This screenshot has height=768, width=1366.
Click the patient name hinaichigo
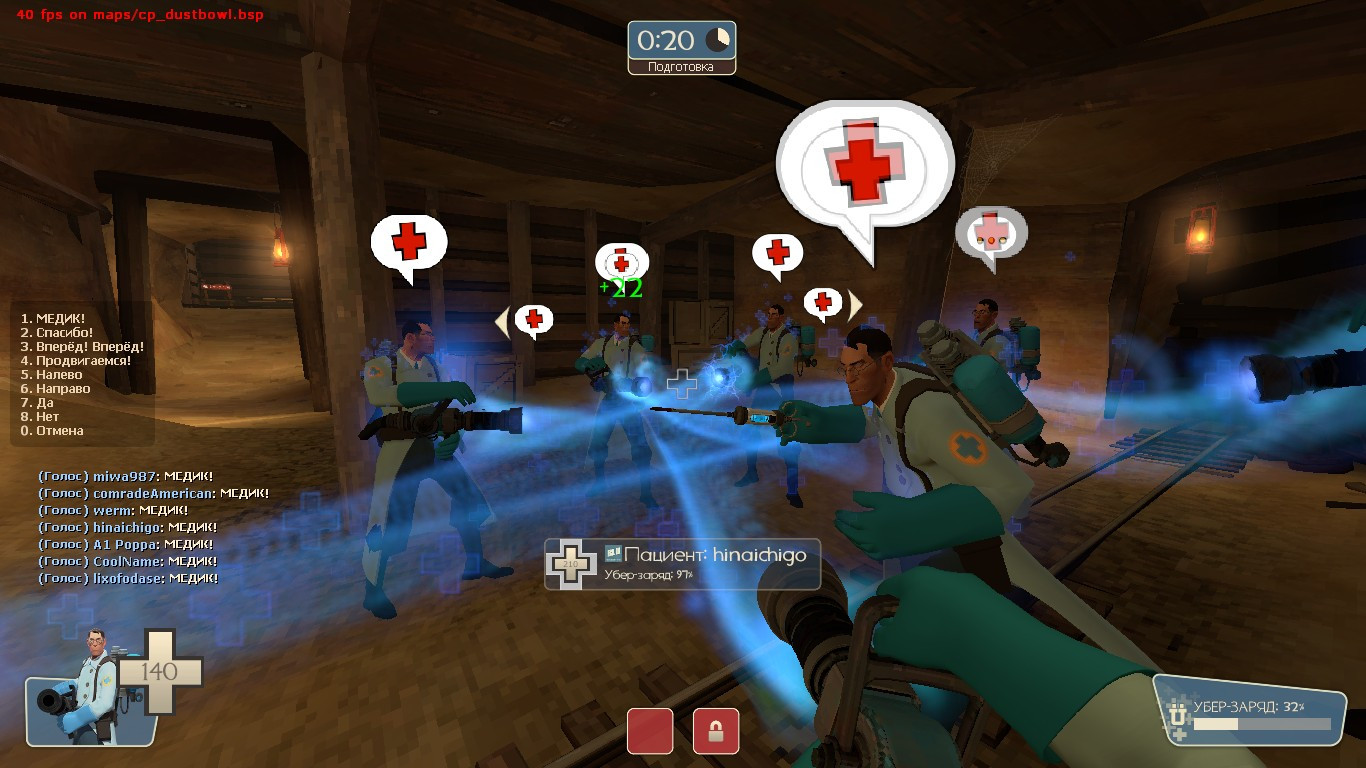tap(759, 556)
